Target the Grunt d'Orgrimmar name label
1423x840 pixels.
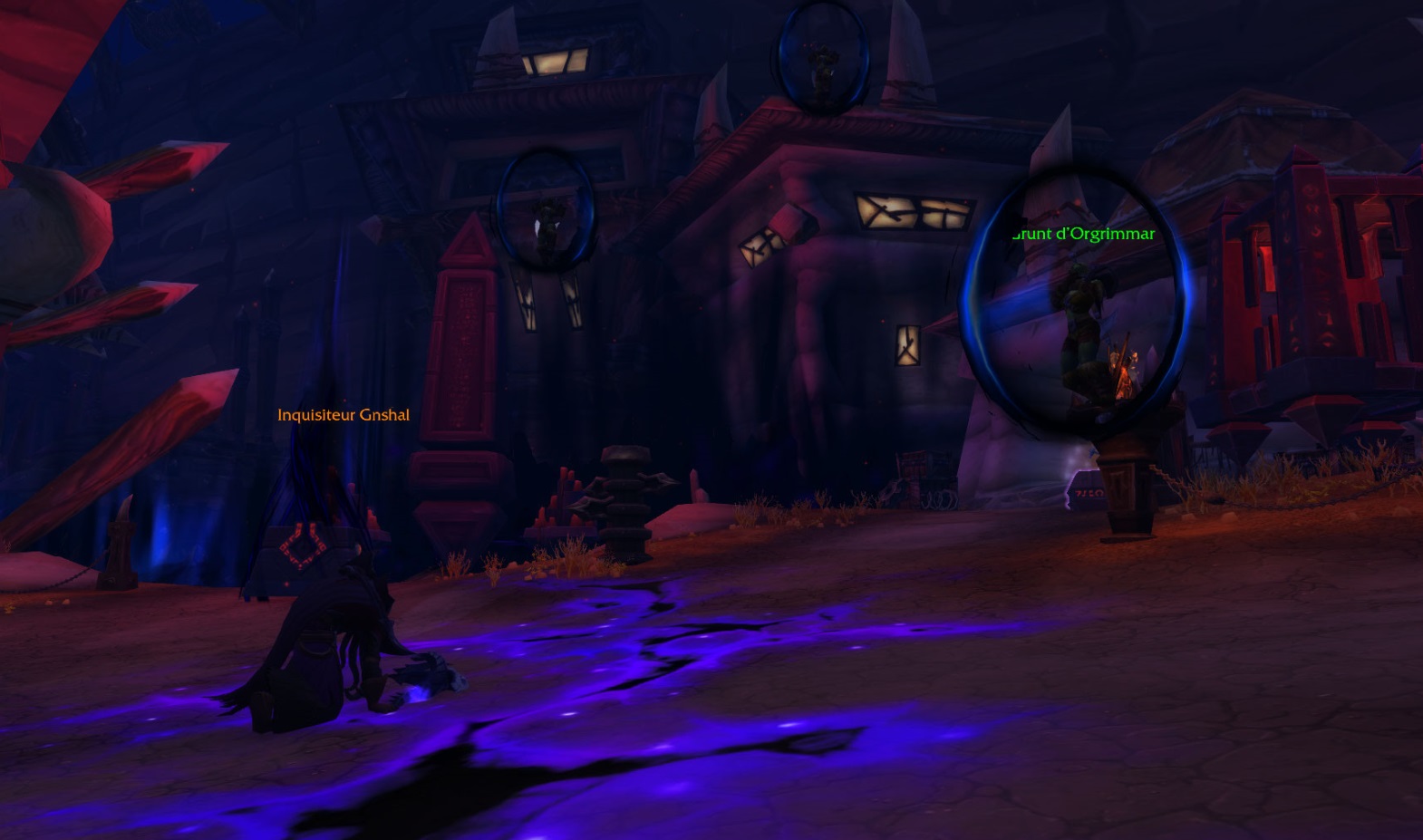point(1083,234)
